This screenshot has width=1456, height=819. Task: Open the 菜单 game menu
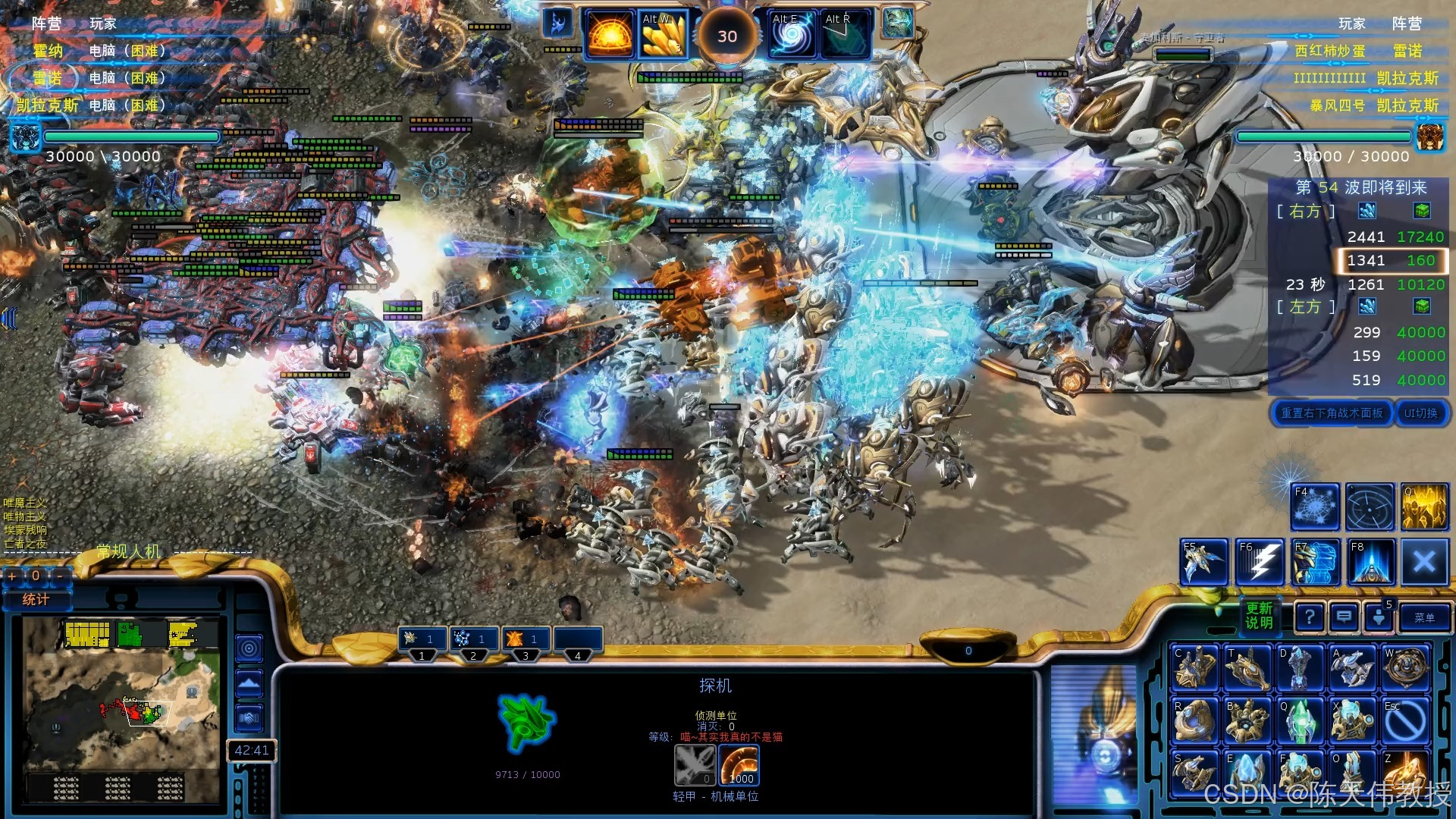tap(1423, 618)
